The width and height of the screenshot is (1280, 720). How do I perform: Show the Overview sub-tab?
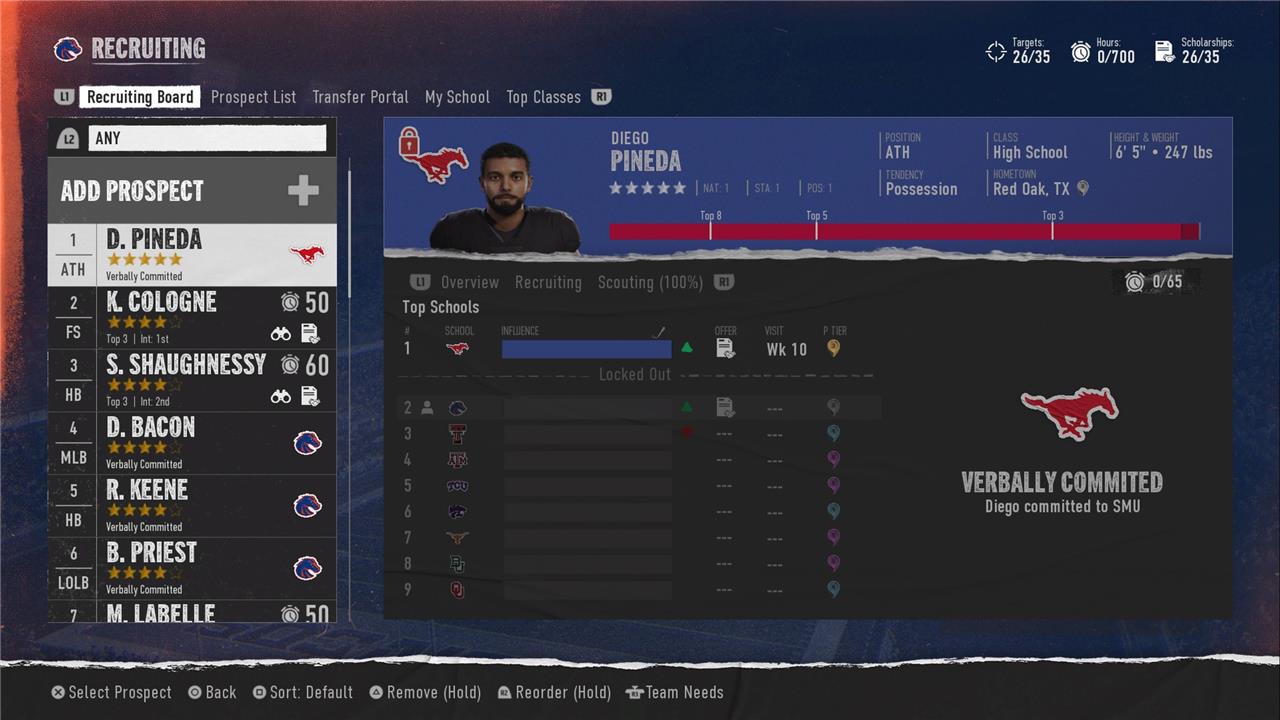tap(469, 282)
